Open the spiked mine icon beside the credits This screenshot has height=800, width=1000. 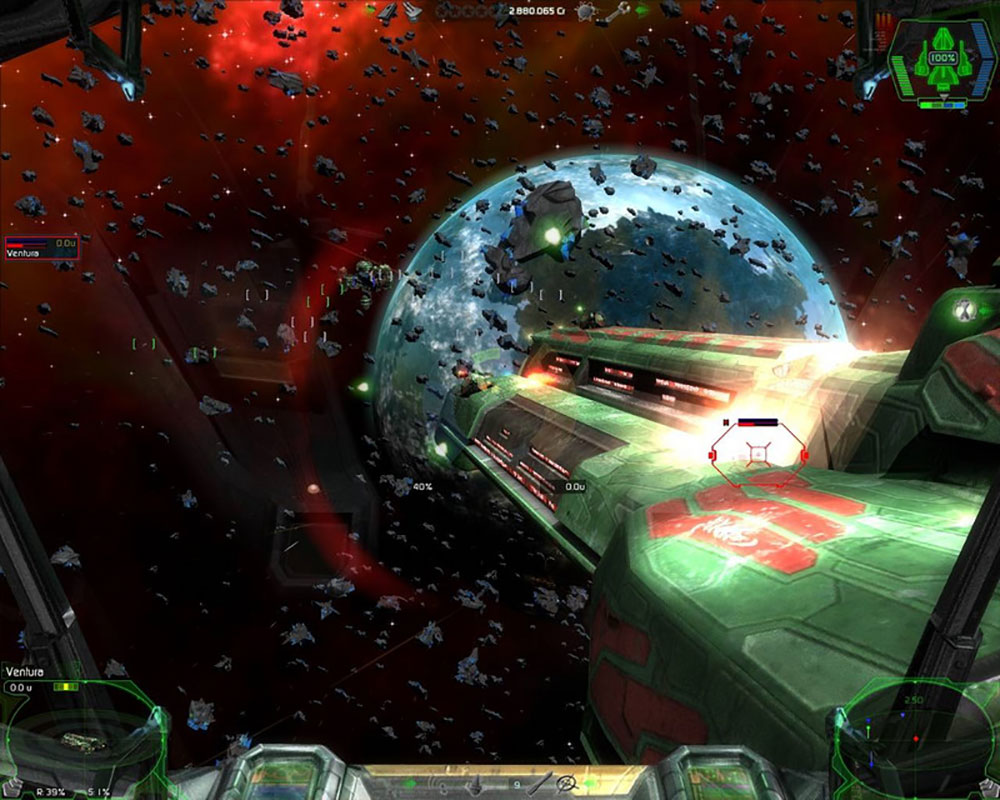pyautogui.click(x=587, y=11)
